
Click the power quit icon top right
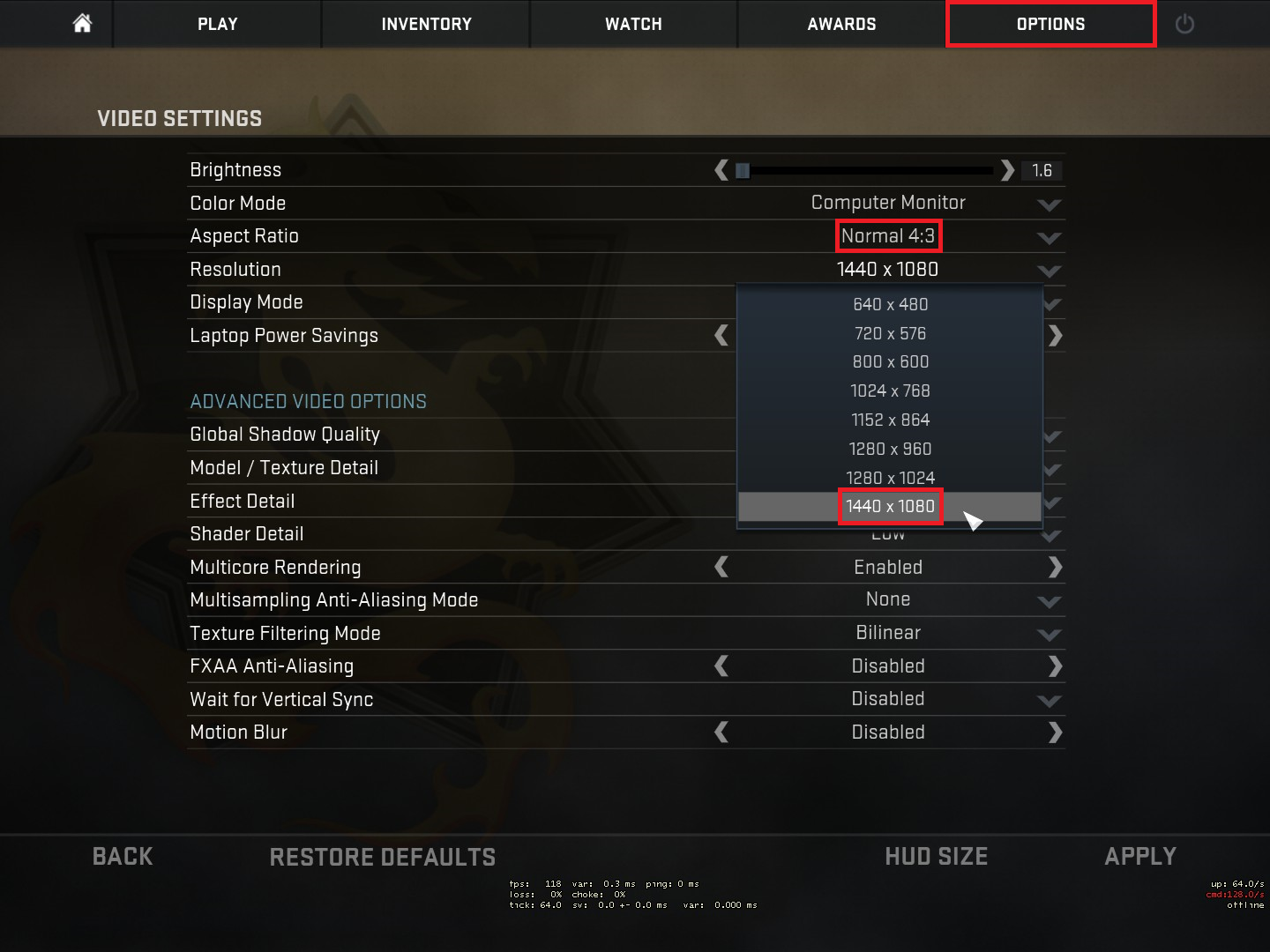point(1184,24)
